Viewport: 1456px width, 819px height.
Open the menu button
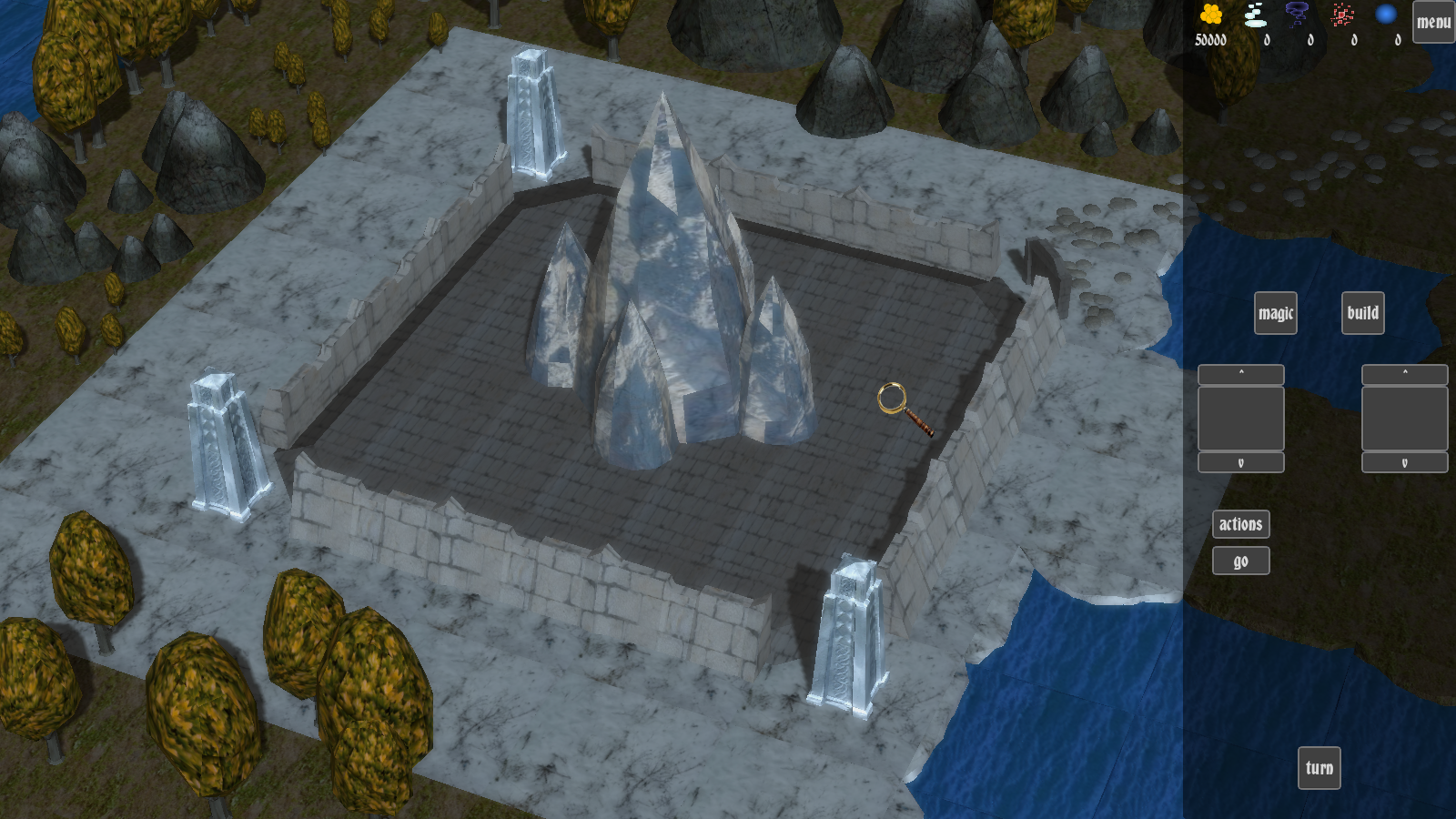(1433, 22)
